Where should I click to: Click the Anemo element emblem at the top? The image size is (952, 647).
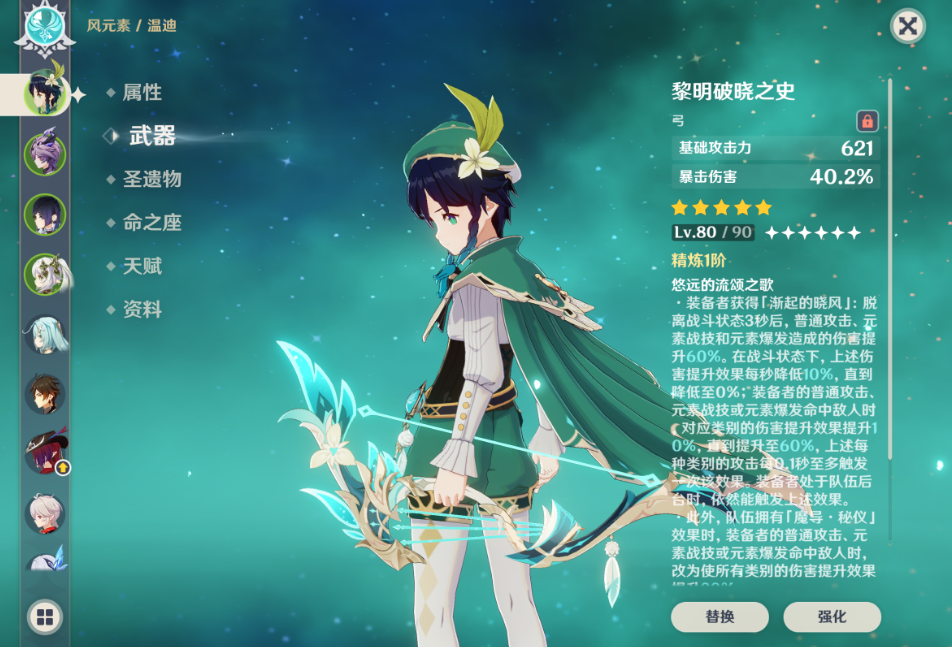coord(45,28)
